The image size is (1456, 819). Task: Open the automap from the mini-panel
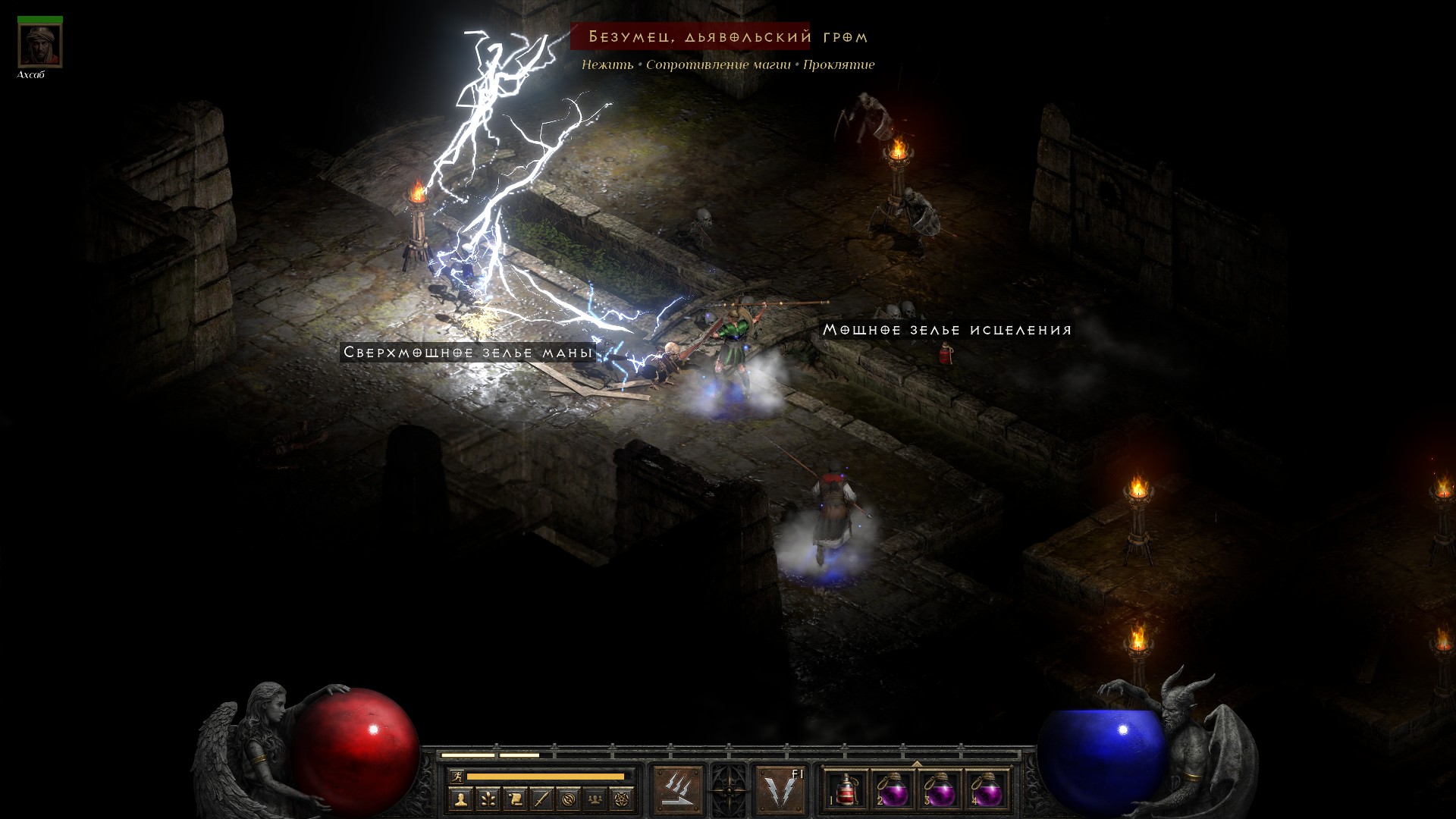[569, 799]
